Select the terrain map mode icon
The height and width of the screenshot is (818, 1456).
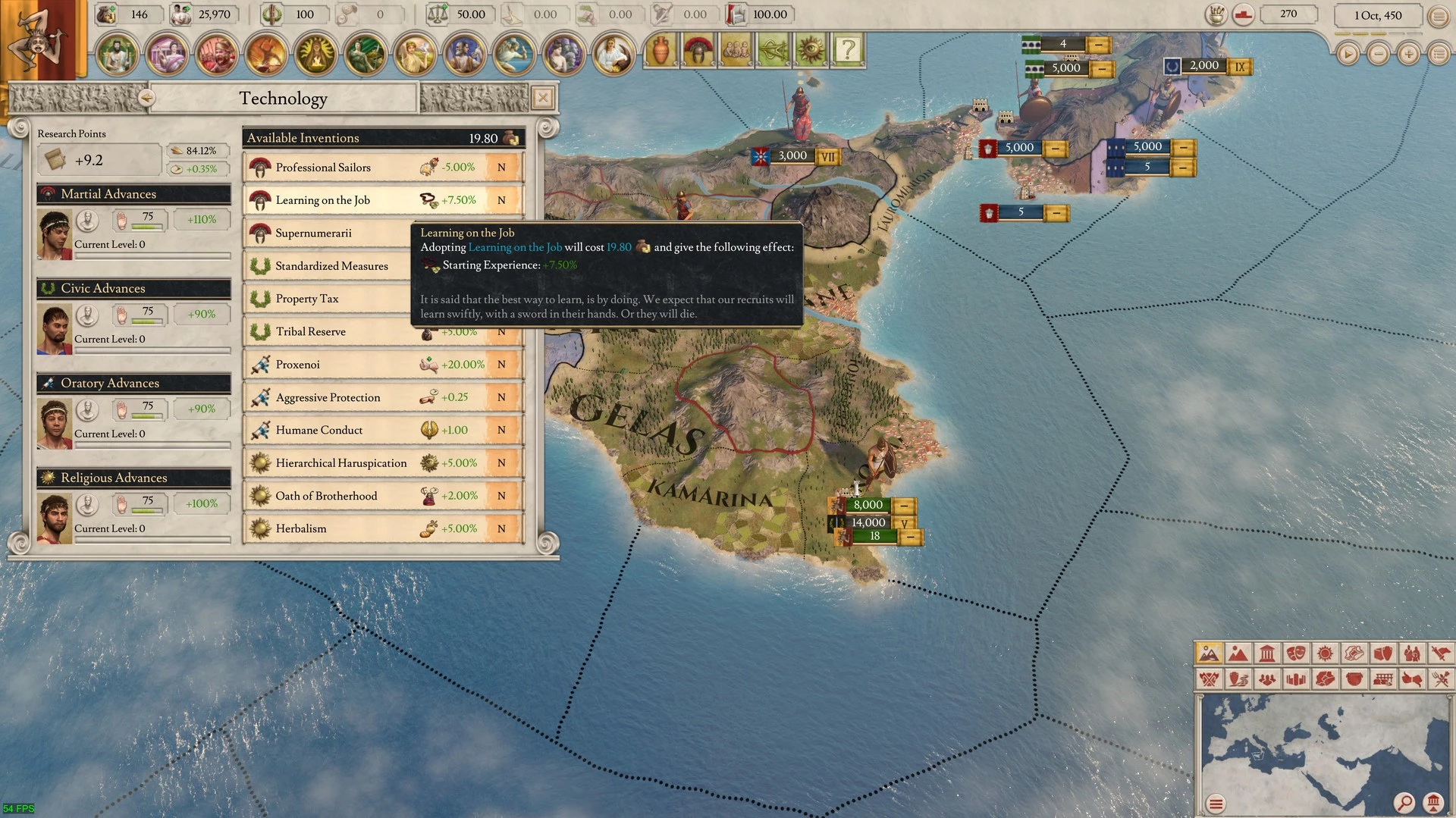[x=1209, y=653]
